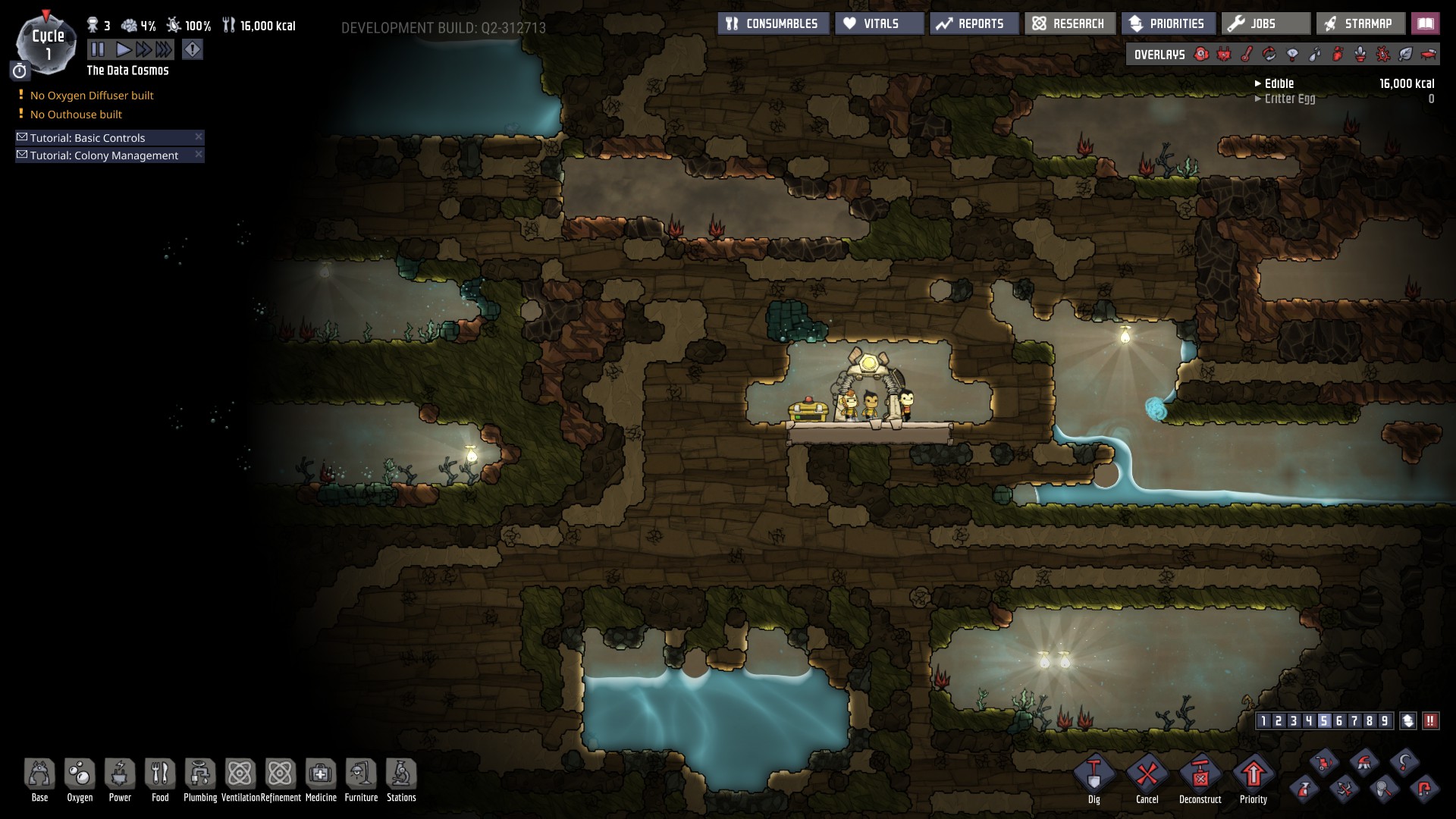
Task: Open the Starmap
Action: 1360,24
